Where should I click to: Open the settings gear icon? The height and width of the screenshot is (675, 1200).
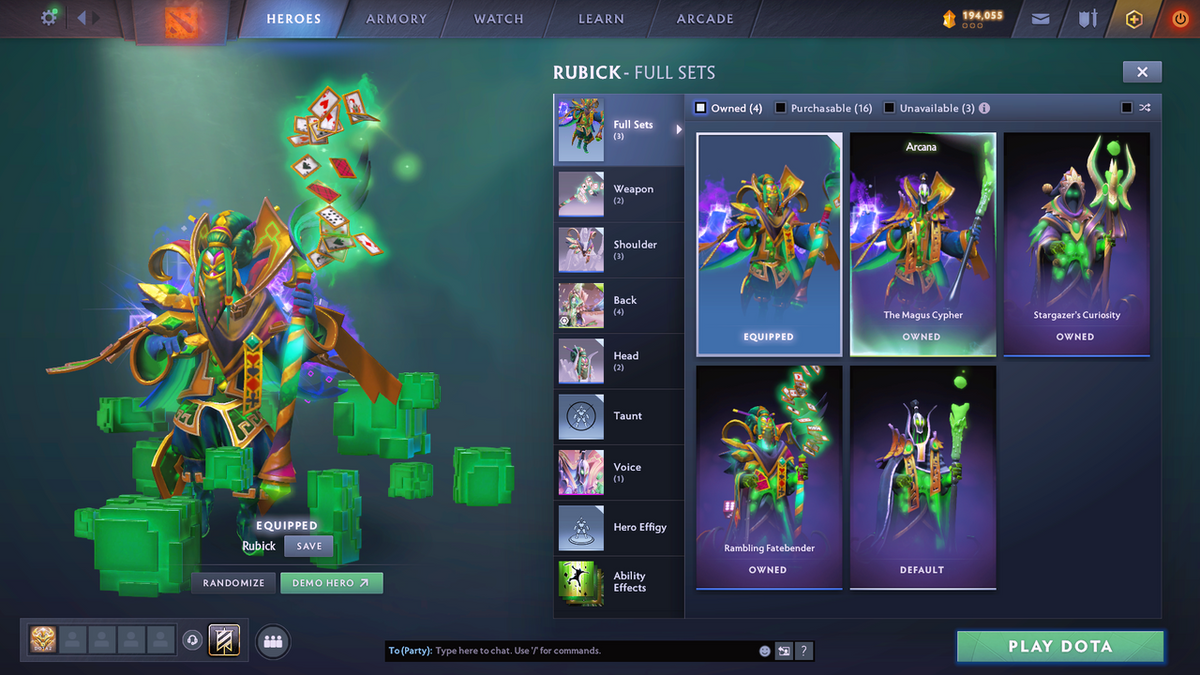tap(48, 18)
